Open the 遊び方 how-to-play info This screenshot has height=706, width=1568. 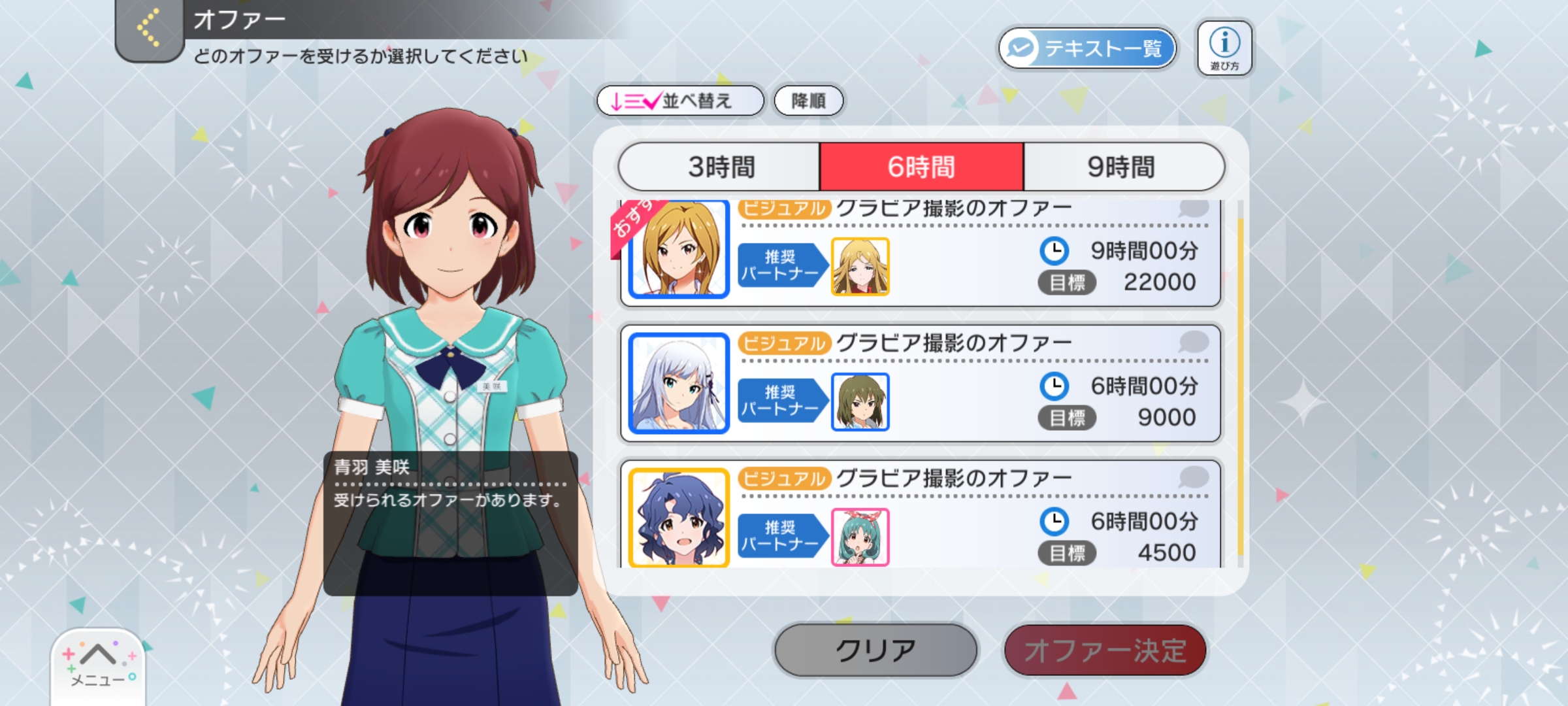(1224, 48)
